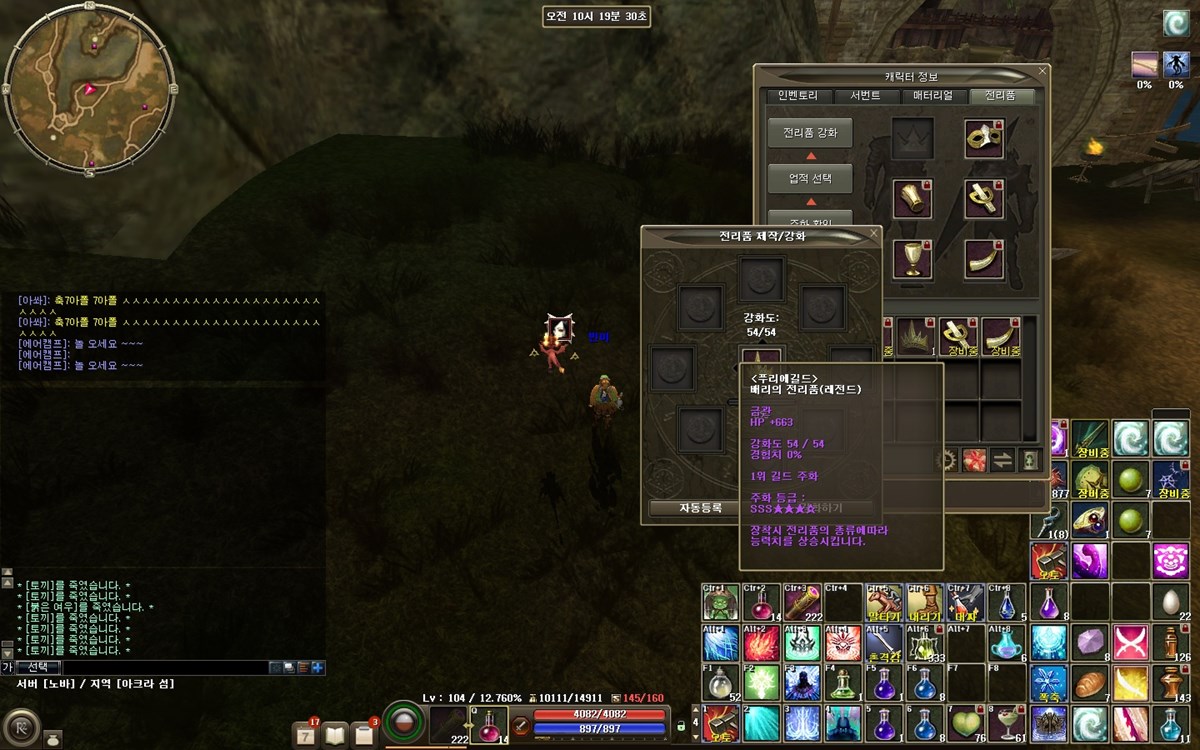The image size is (1200, 750).
Task: Open the 서번트 tab
Action: pyautogui.click(x=865, y=96)
